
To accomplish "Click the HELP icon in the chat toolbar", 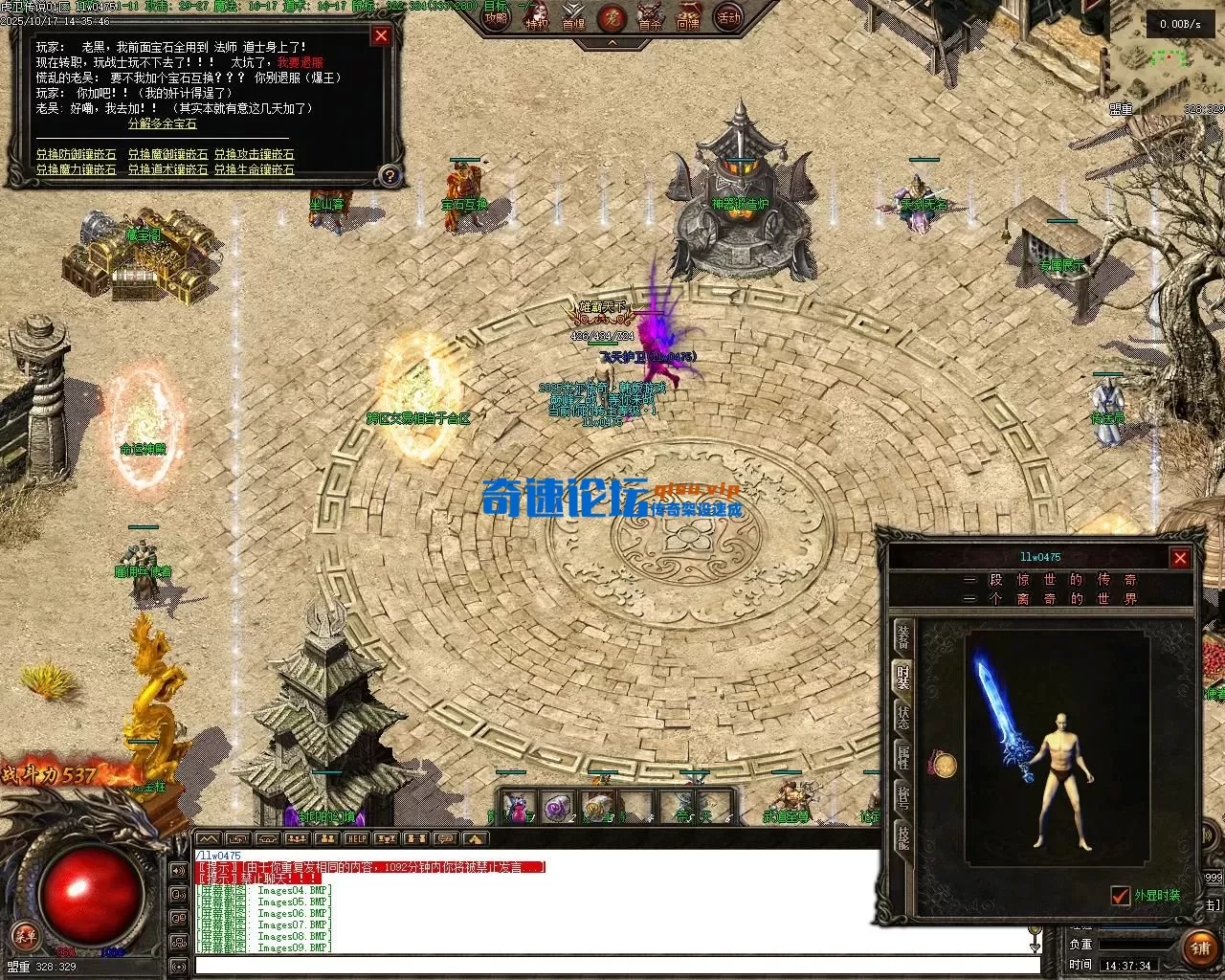I will coord(355,838).
